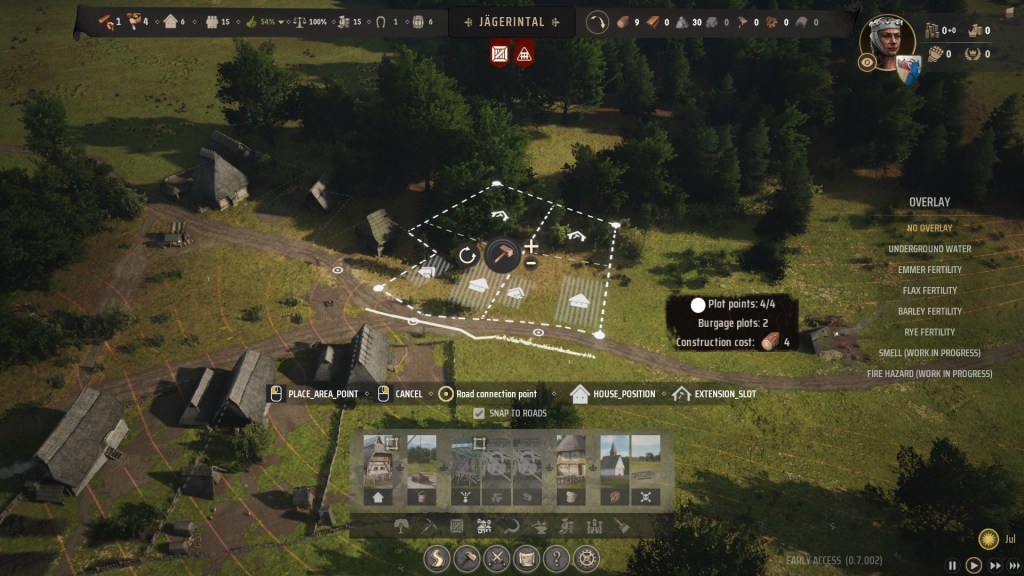This screenshot has height=576, width=1024.
Task: Choose the Flax Fertility overlay
Action: coord(929,291)
